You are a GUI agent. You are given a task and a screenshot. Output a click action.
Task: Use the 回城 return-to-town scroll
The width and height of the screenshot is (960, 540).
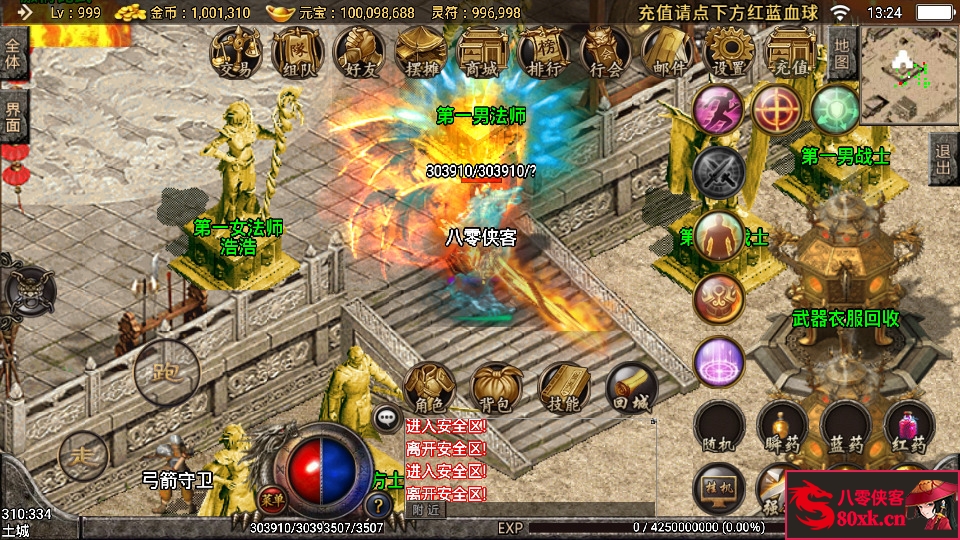point(632,388)
